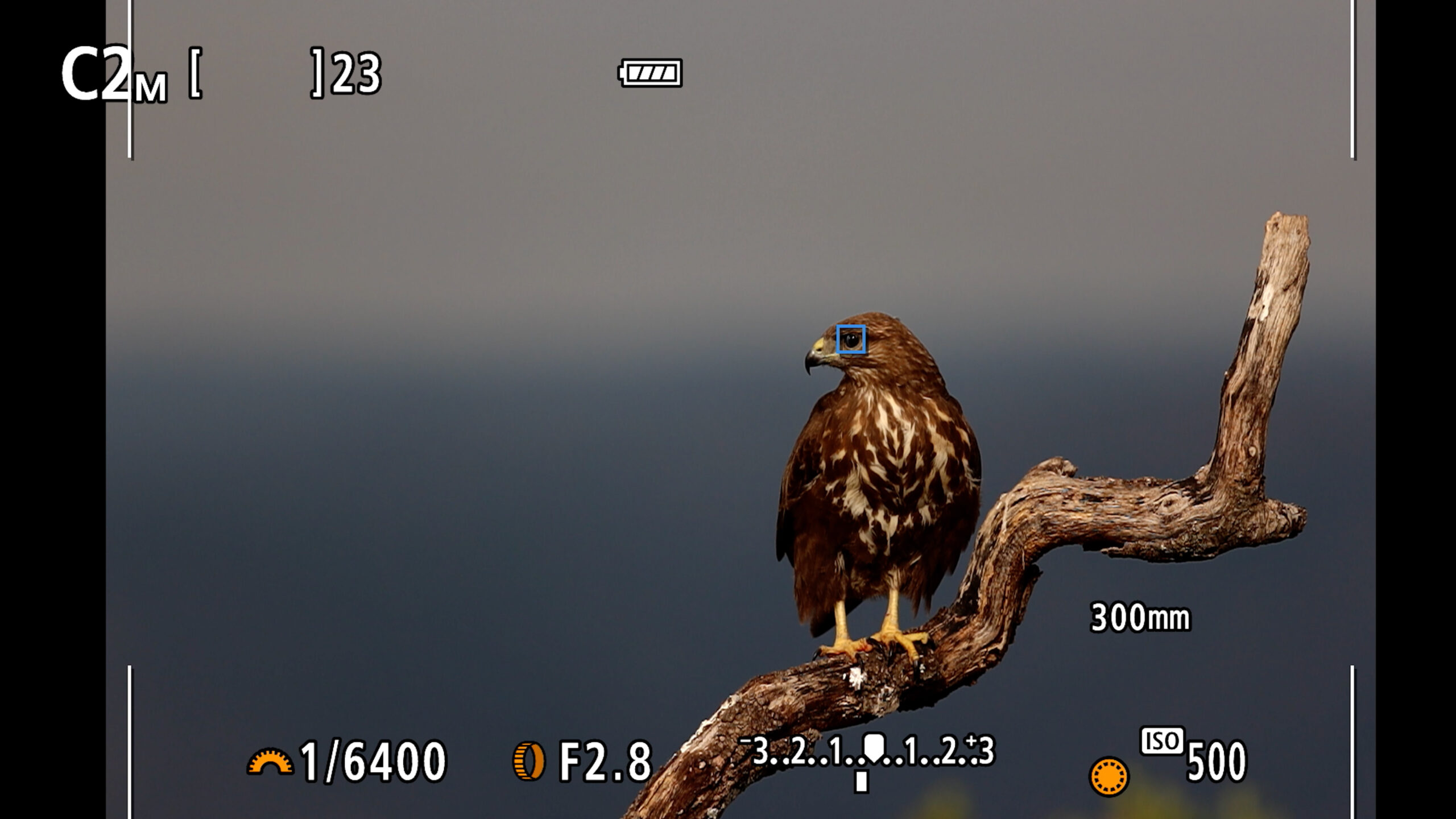Image resolution: width=1456 pixels, height=819 pixels.
Task: Select the blue autofocus point box
Action: pyautogui.click(x=851, y=340)
